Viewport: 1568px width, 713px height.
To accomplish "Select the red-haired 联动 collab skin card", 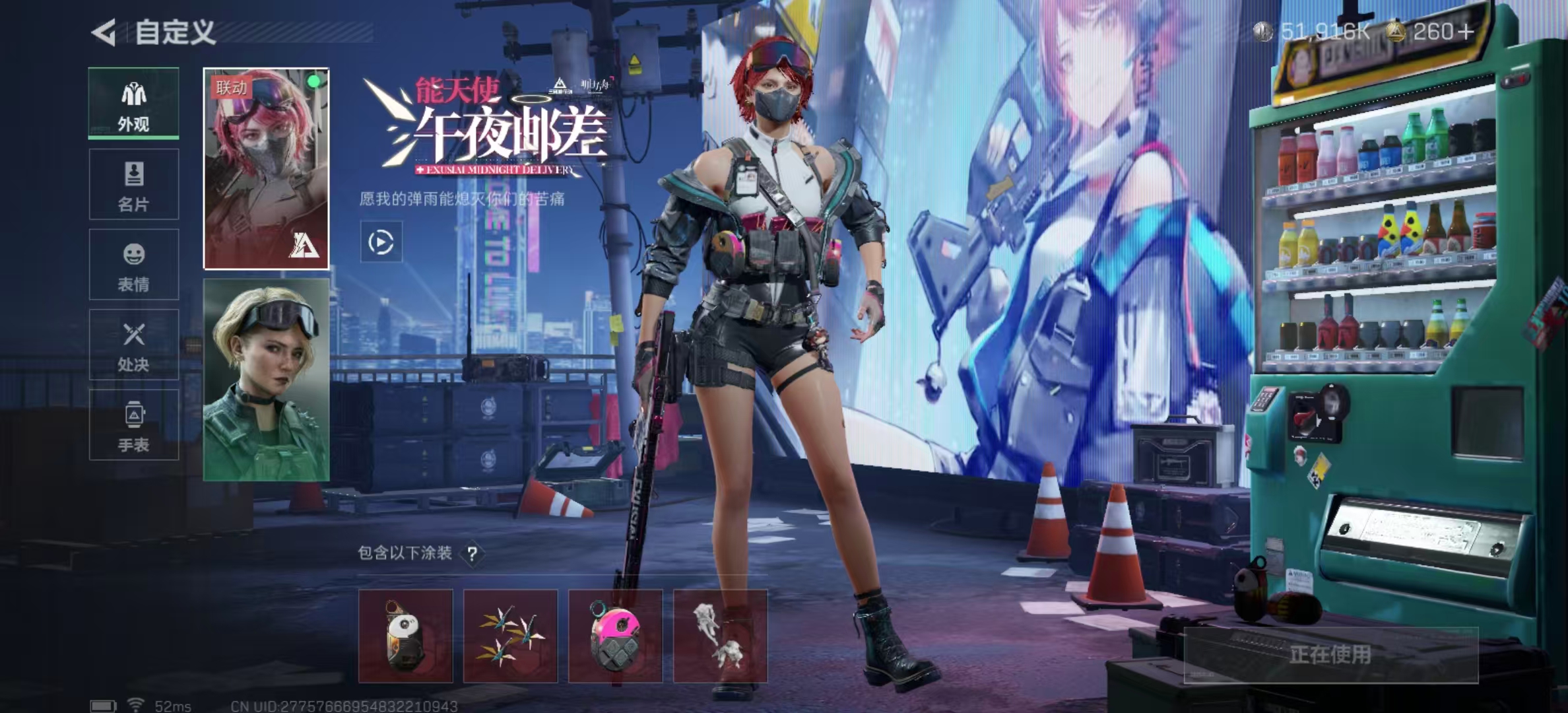I will point(266,168).
